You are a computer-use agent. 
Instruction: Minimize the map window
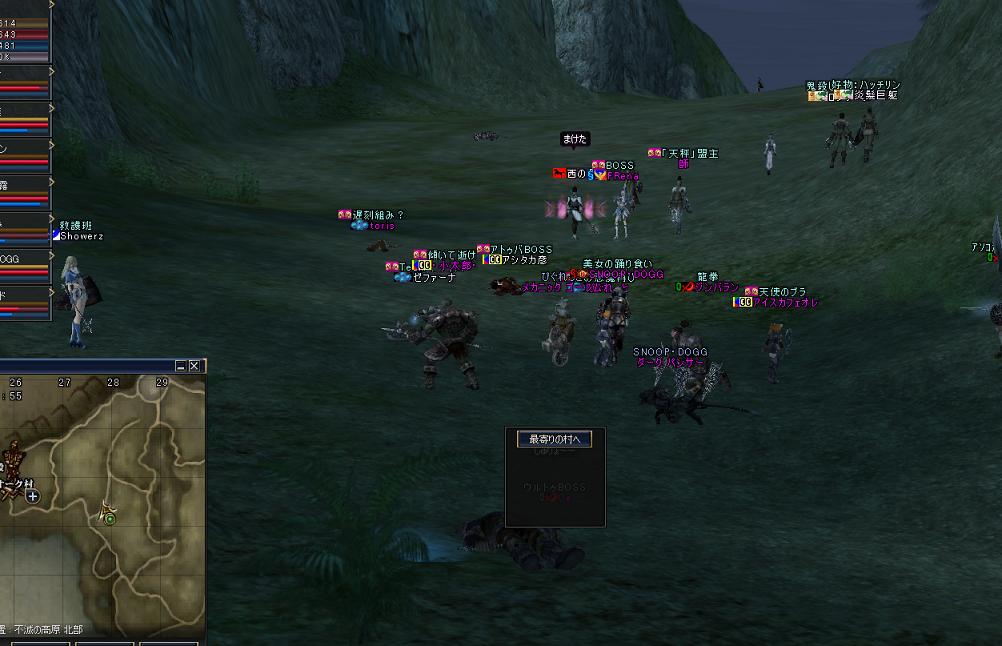tap(181, 366)
